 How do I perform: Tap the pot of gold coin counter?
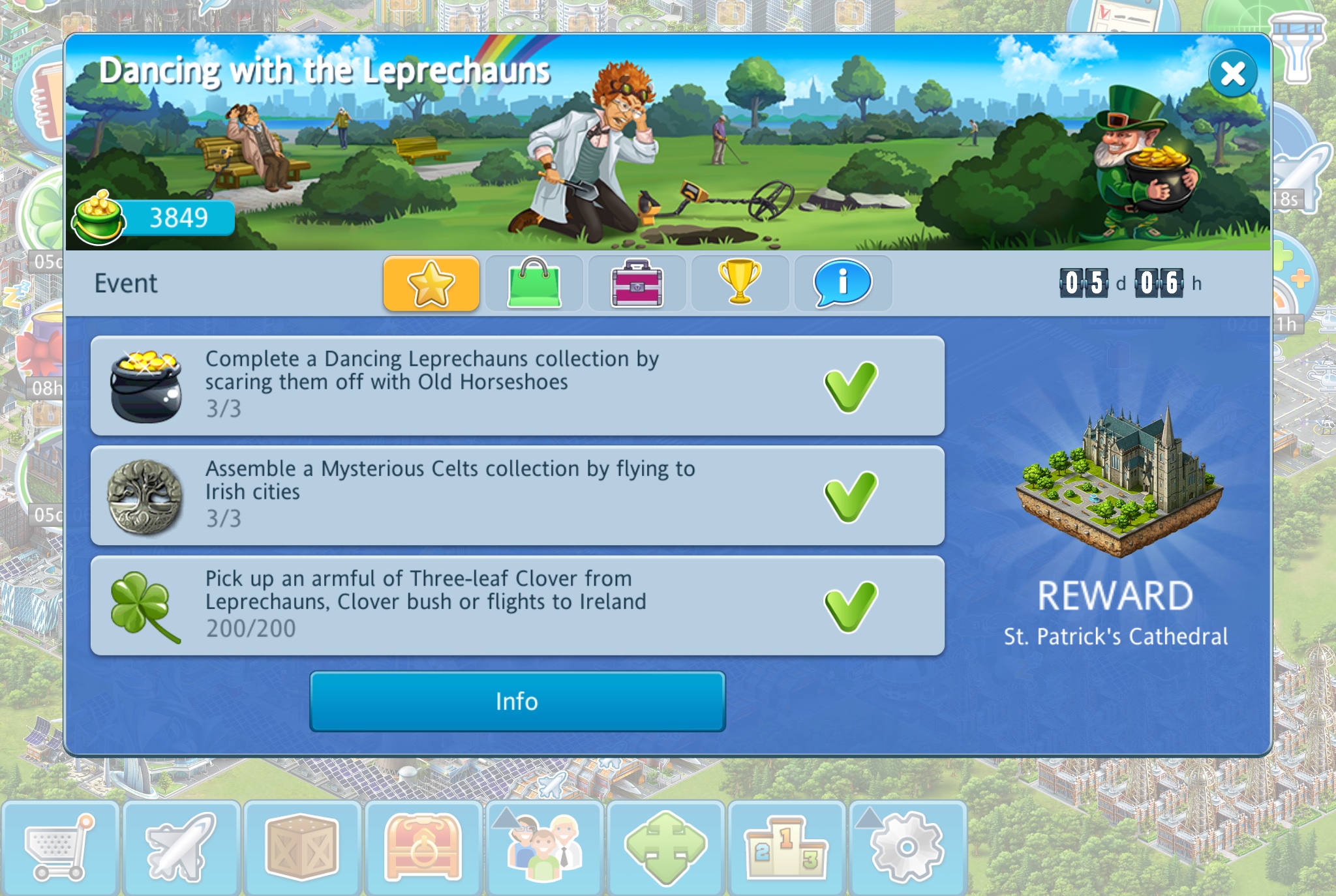pyautogui.click(x=155, y=218)
